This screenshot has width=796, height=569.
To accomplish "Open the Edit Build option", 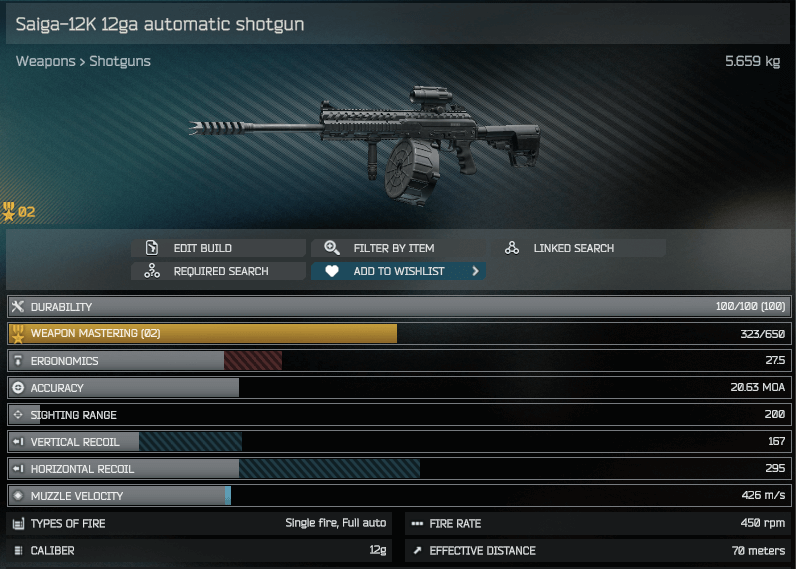I will click(219, 248).
